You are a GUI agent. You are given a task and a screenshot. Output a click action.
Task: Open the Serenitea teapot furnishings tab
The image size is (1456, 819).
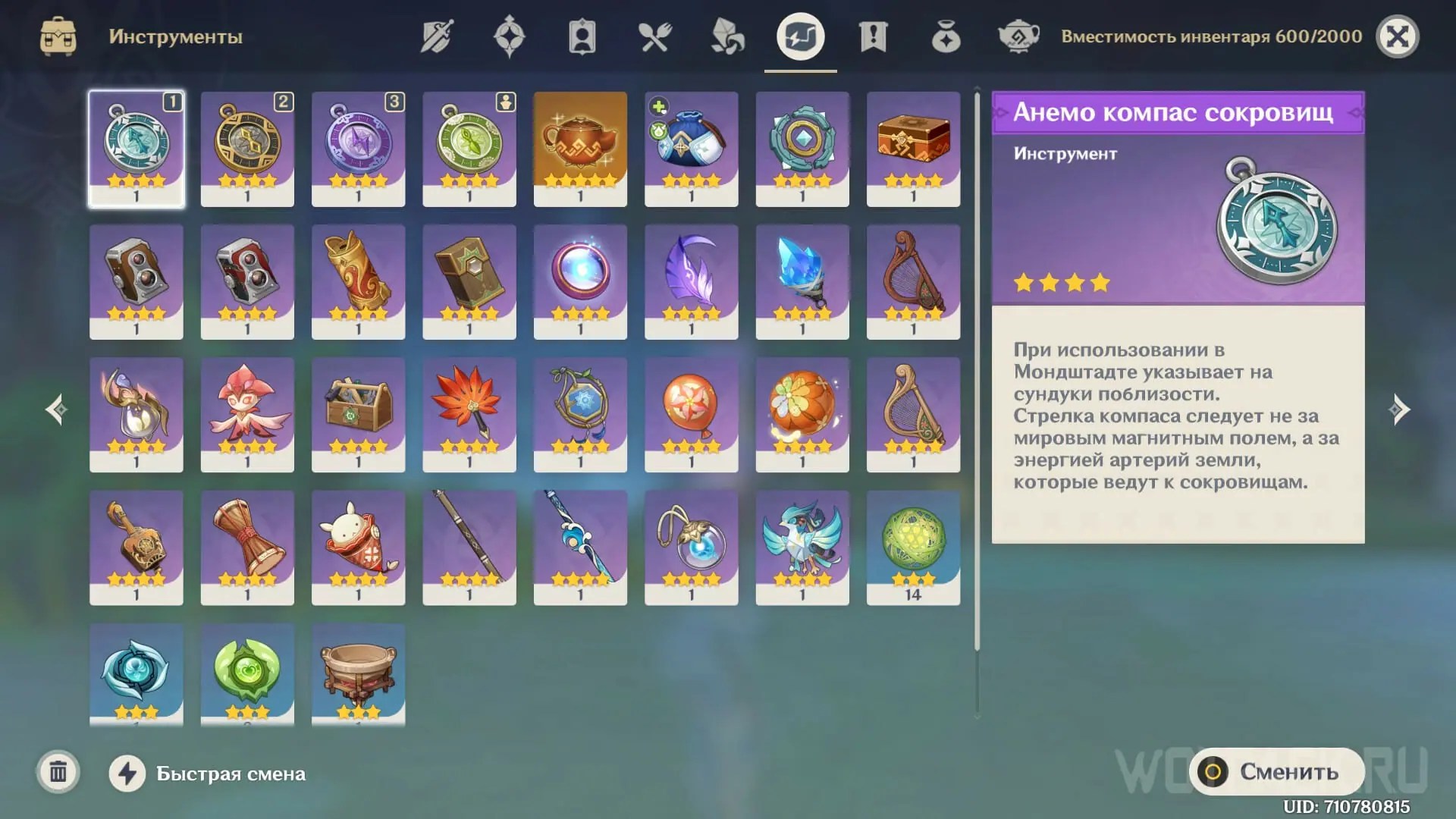point(1018,36)
